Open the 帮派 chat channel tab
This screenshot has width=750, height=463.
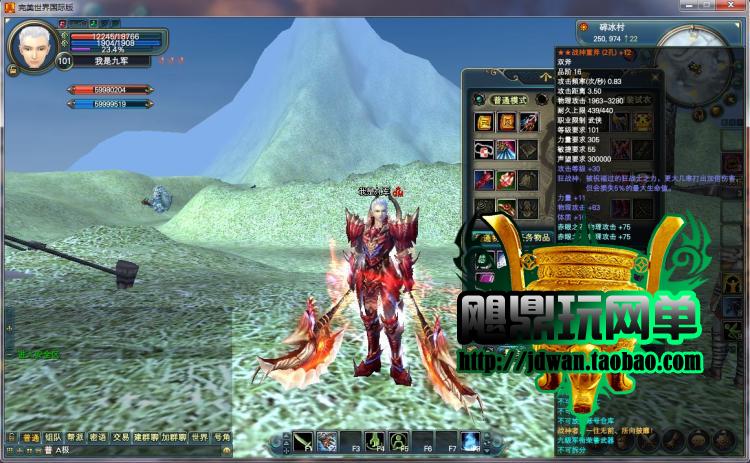coord(76,437)
